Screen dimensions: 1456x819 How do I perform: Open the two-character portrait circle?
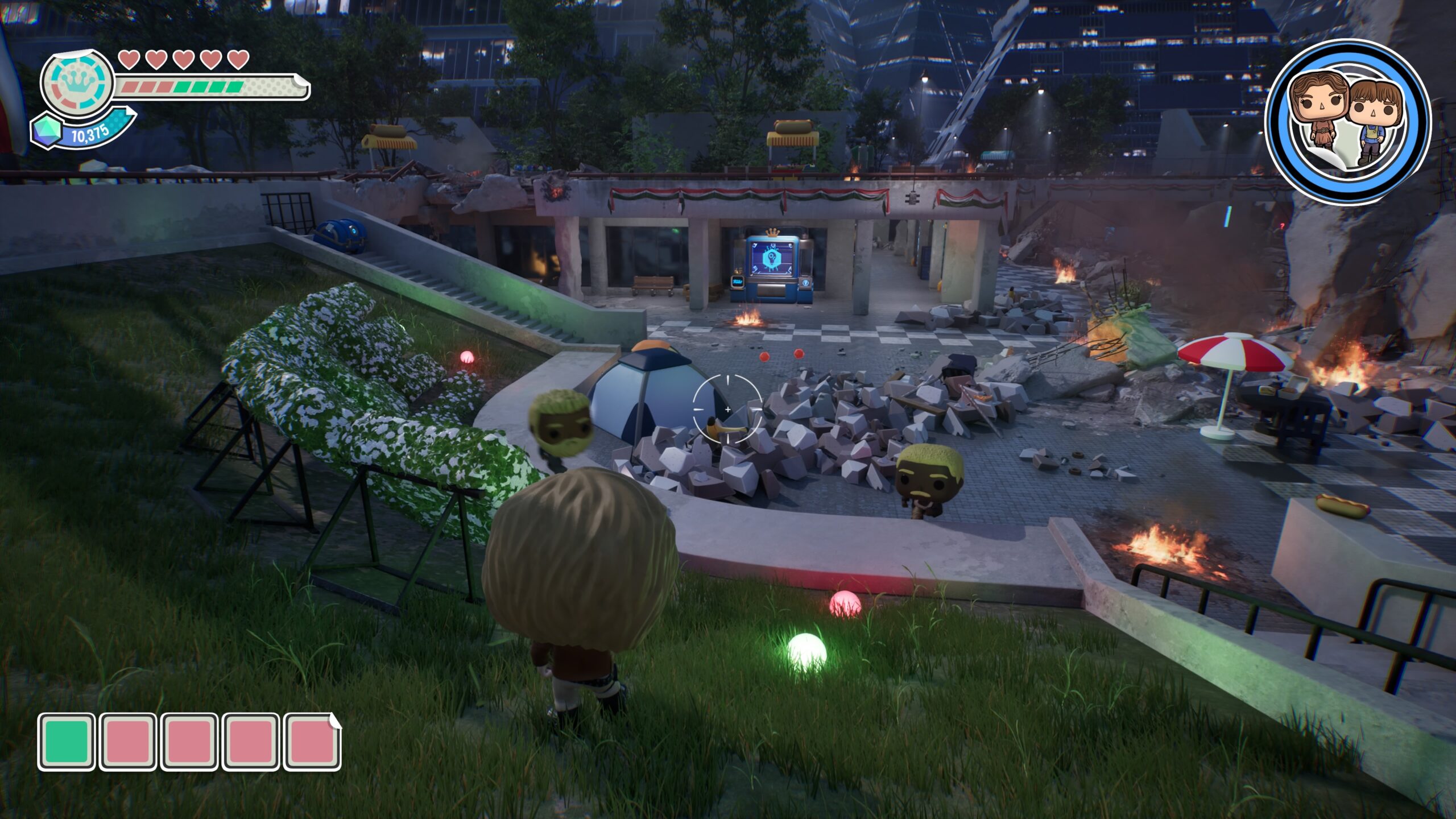pos(1348,121)
